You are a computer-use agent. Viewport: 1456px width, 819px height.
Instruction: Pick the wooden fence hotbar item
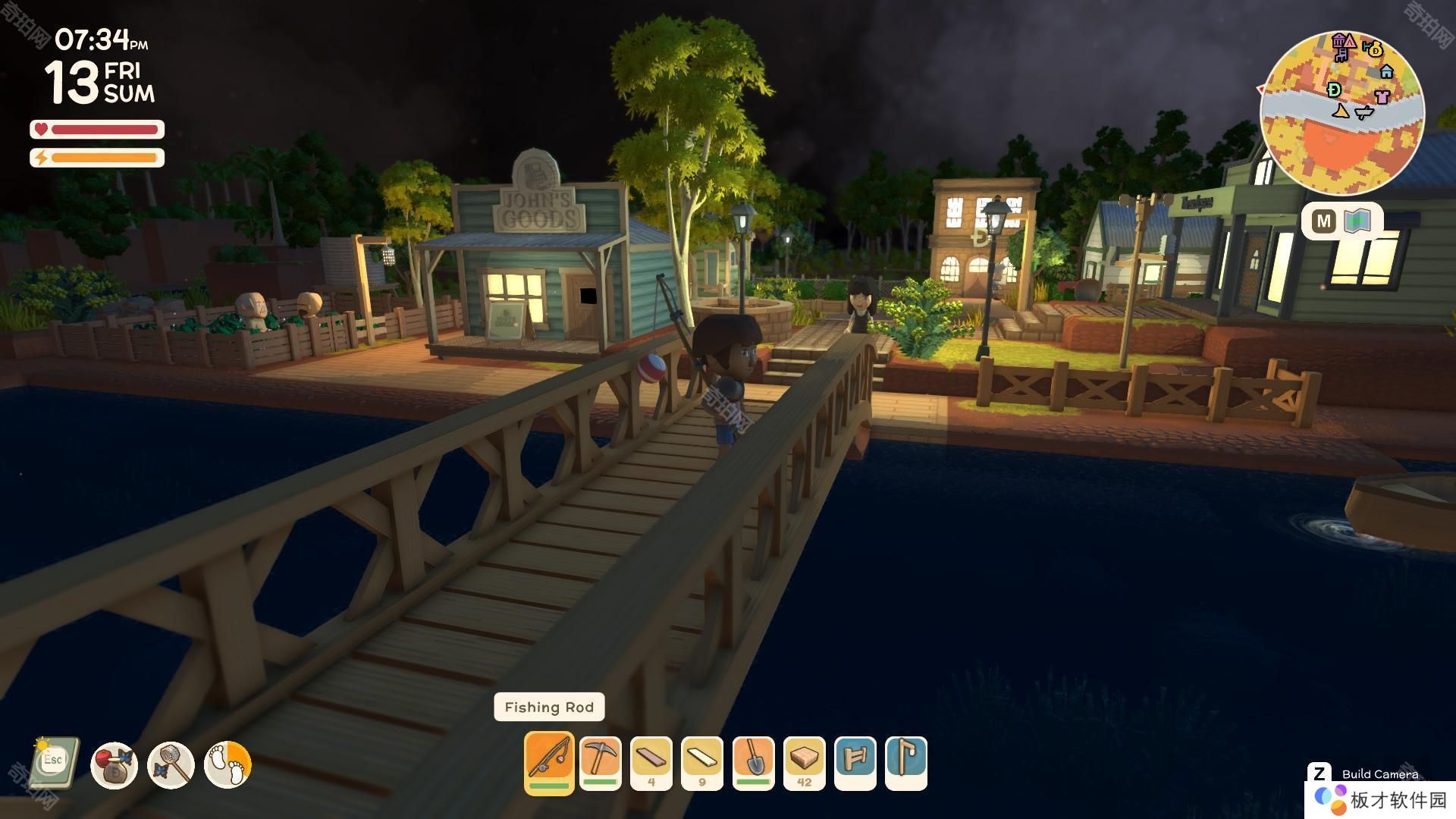pos(855,763)
